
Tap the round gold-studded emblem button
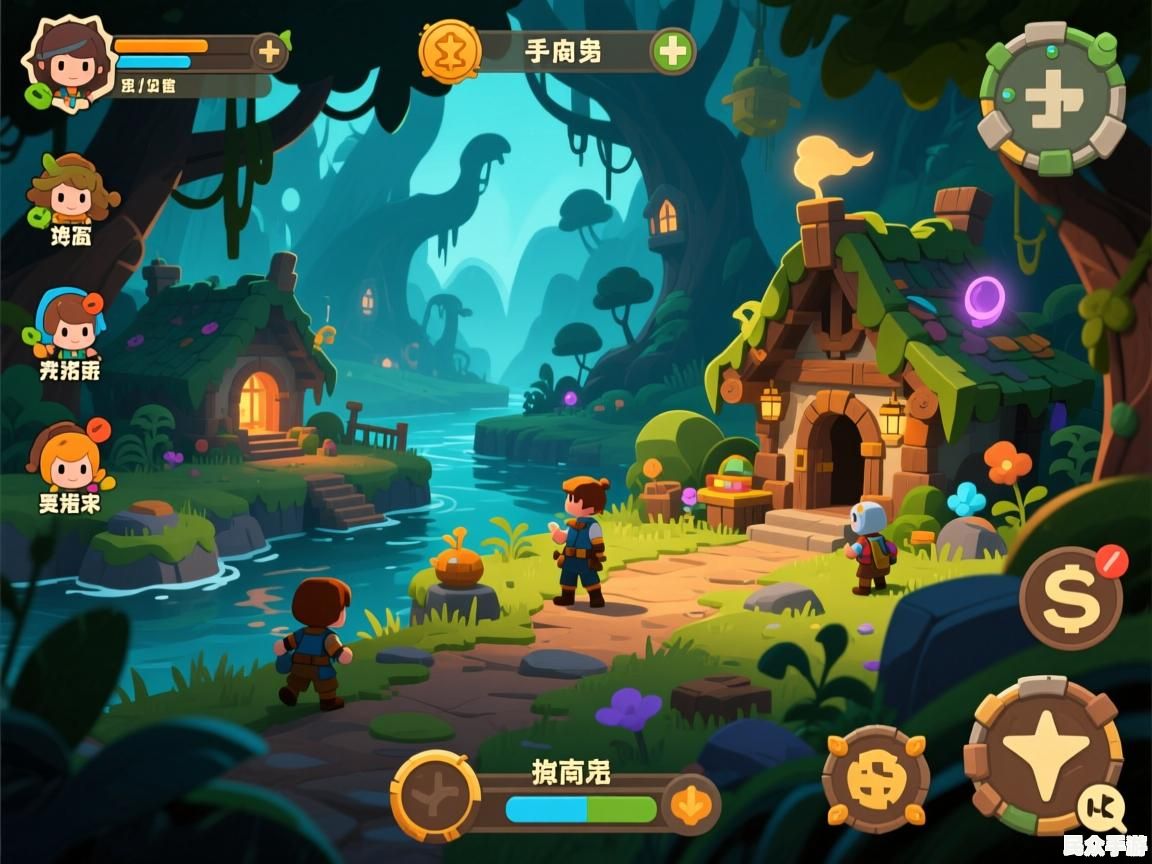pos(875,779)
